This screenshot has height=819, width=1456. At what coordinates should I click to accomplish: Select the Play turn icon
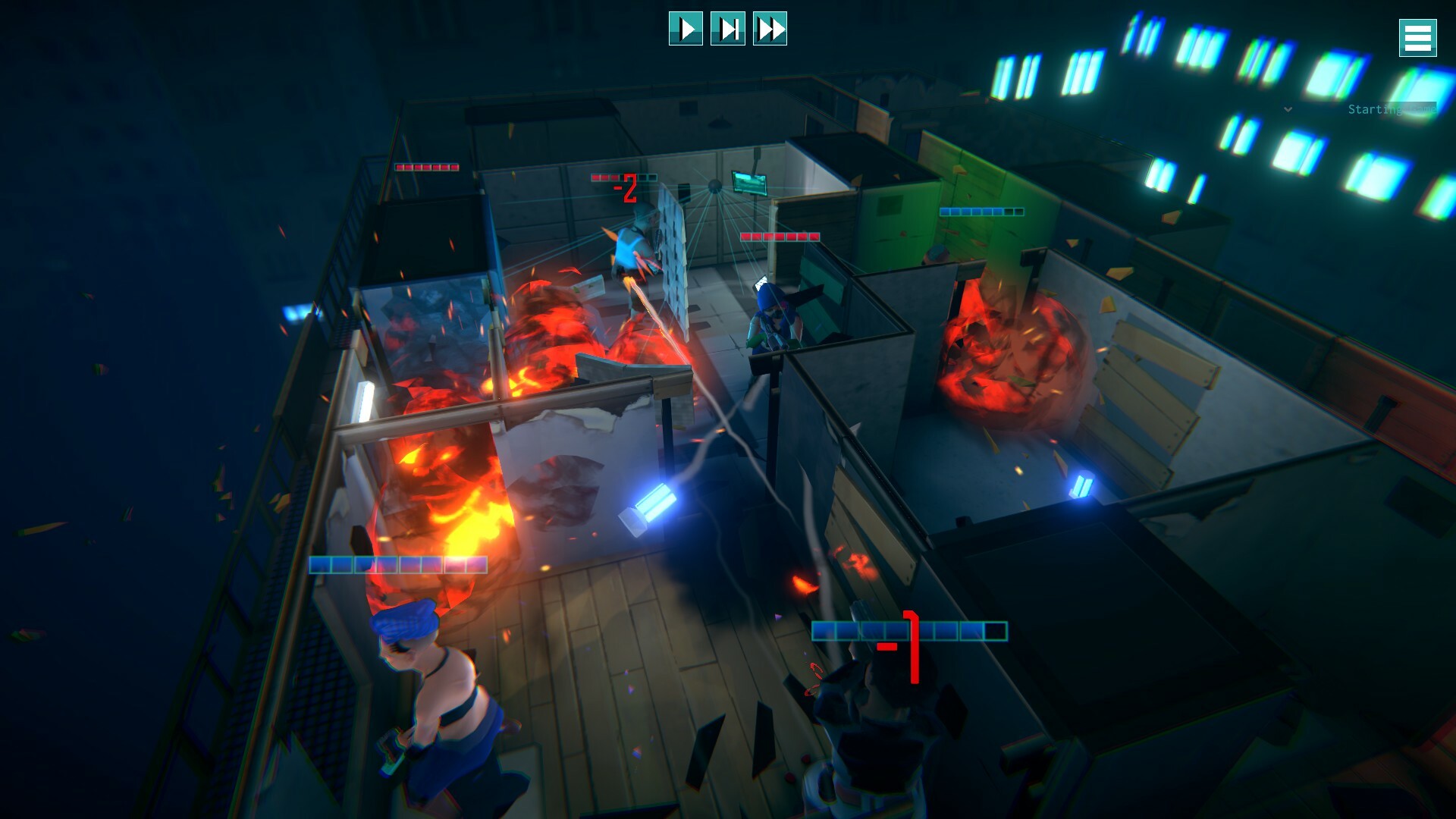tap(686, 30)
